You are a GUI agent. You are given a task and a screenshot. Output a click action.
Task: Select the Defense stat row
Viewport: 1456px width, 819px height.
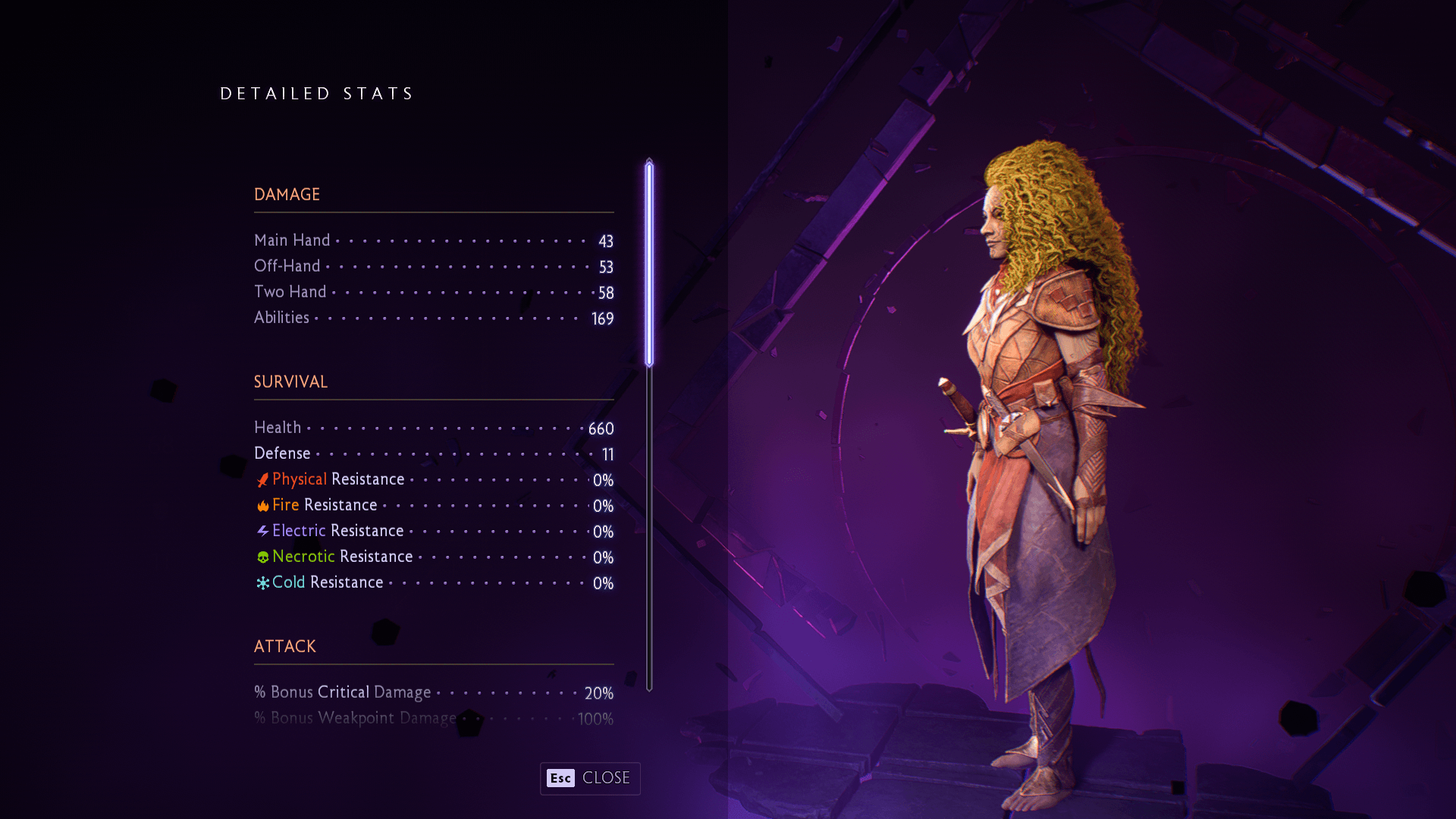(x=433, y=453)
